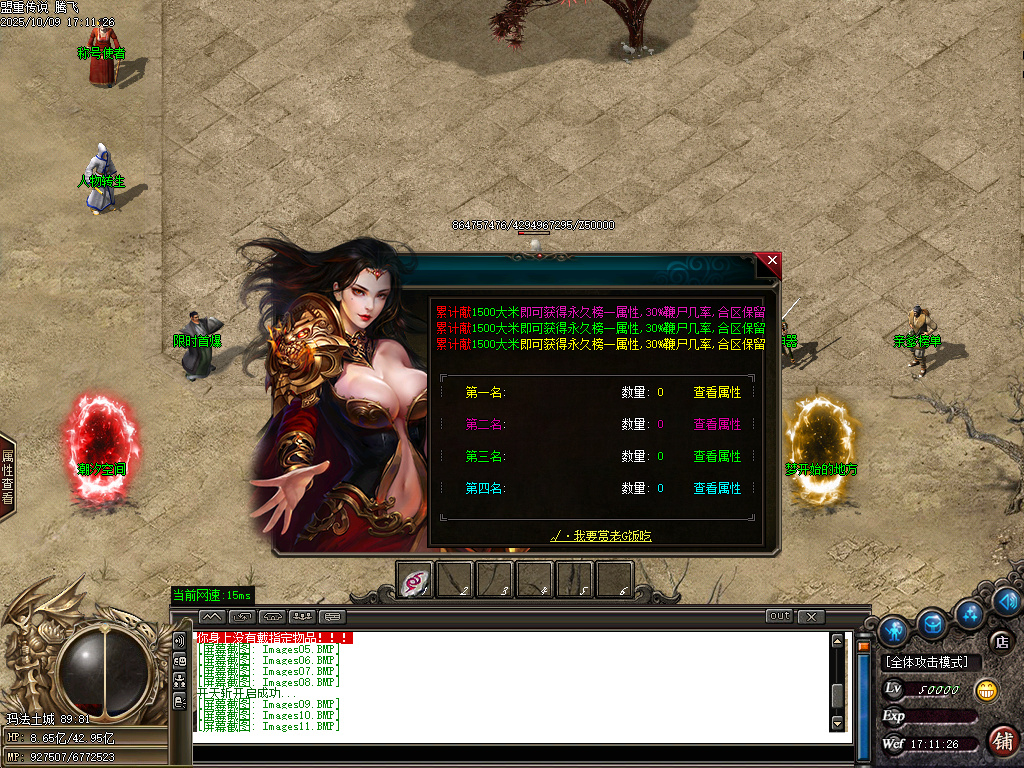1024x768 pixels.
Task: Click the underlined 我要赏老G饭吃 link
Action: tap(601, 537)
